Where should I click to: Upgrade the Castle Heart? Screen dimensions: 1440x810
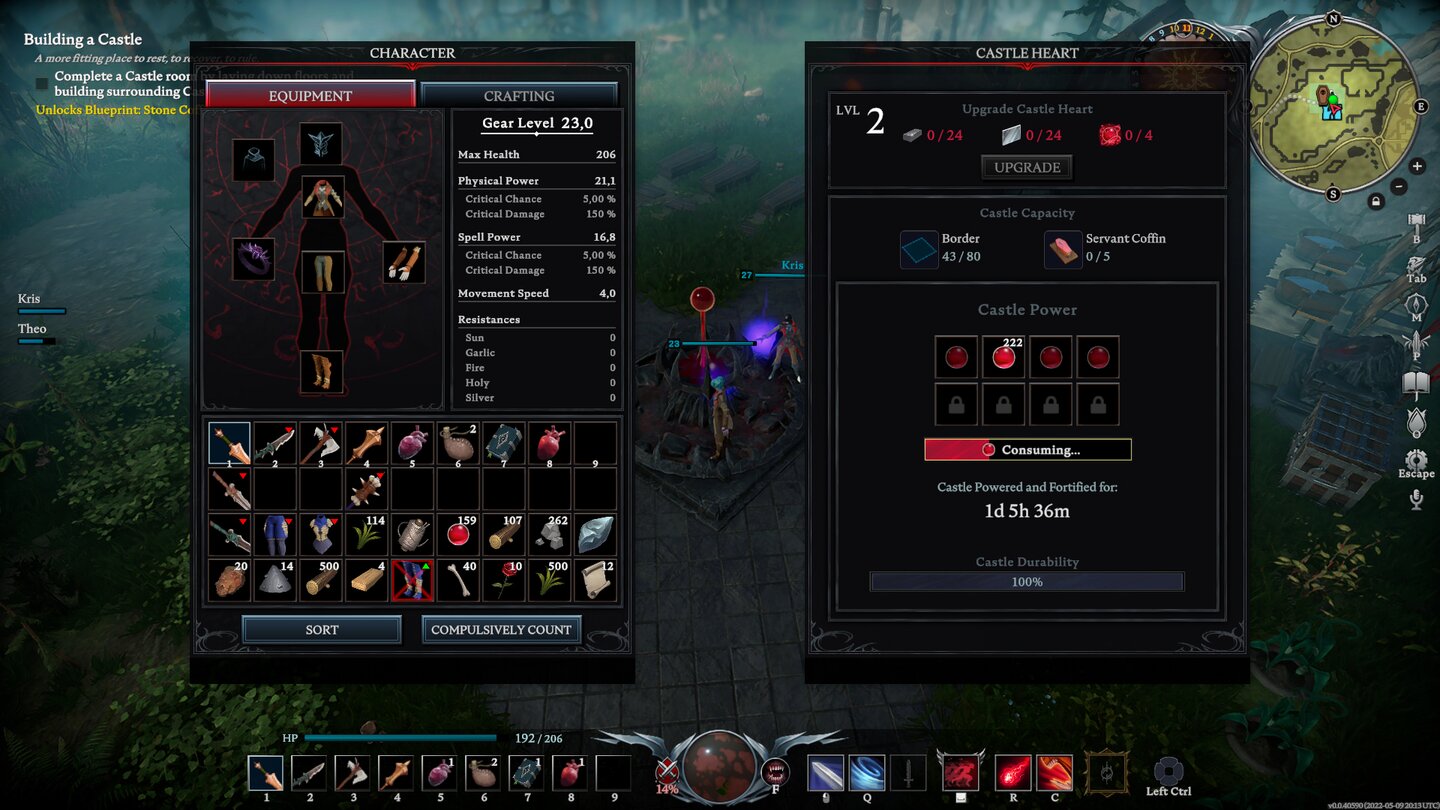[x=1027, y=167]
